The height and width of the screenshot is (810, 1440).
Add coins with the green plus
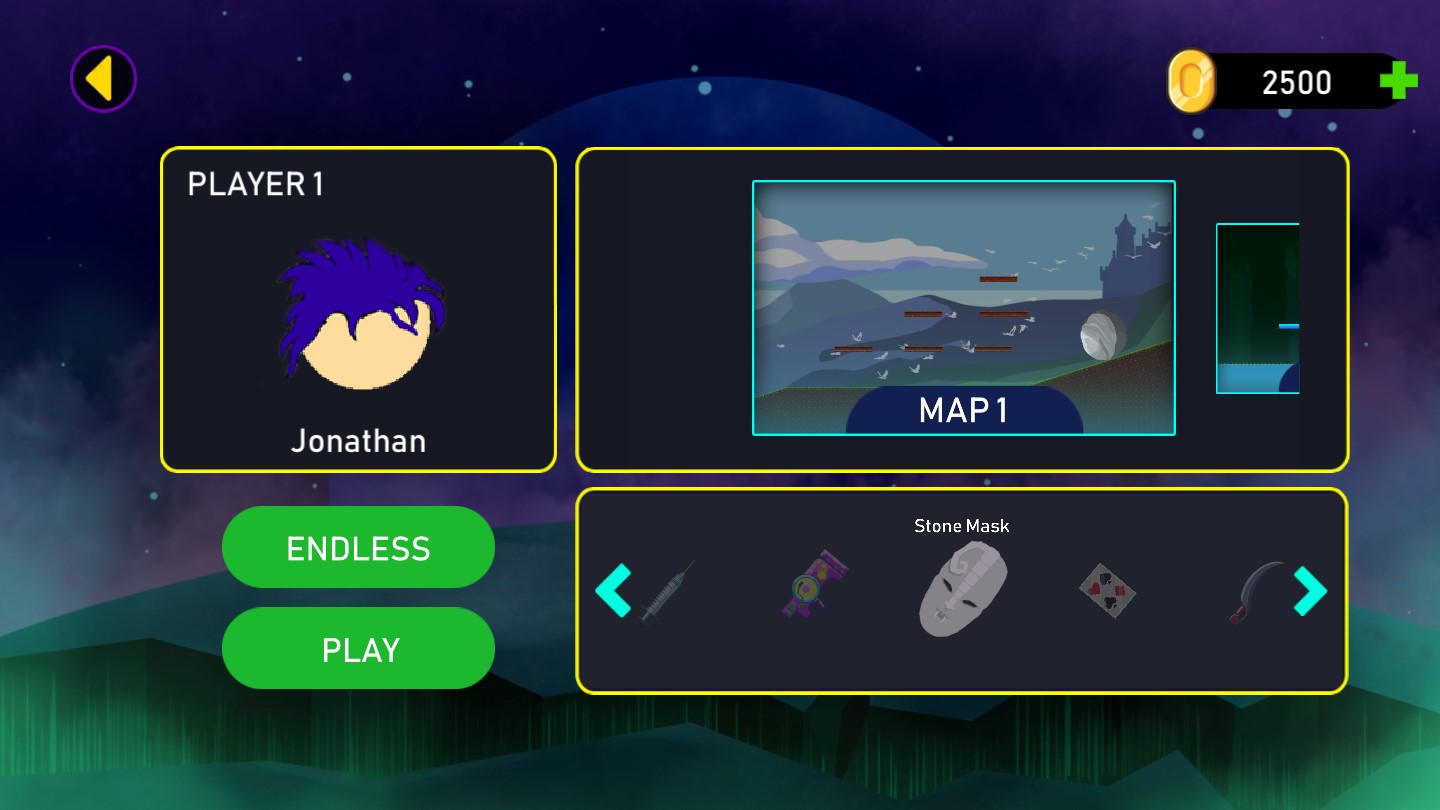[1398, 81]
